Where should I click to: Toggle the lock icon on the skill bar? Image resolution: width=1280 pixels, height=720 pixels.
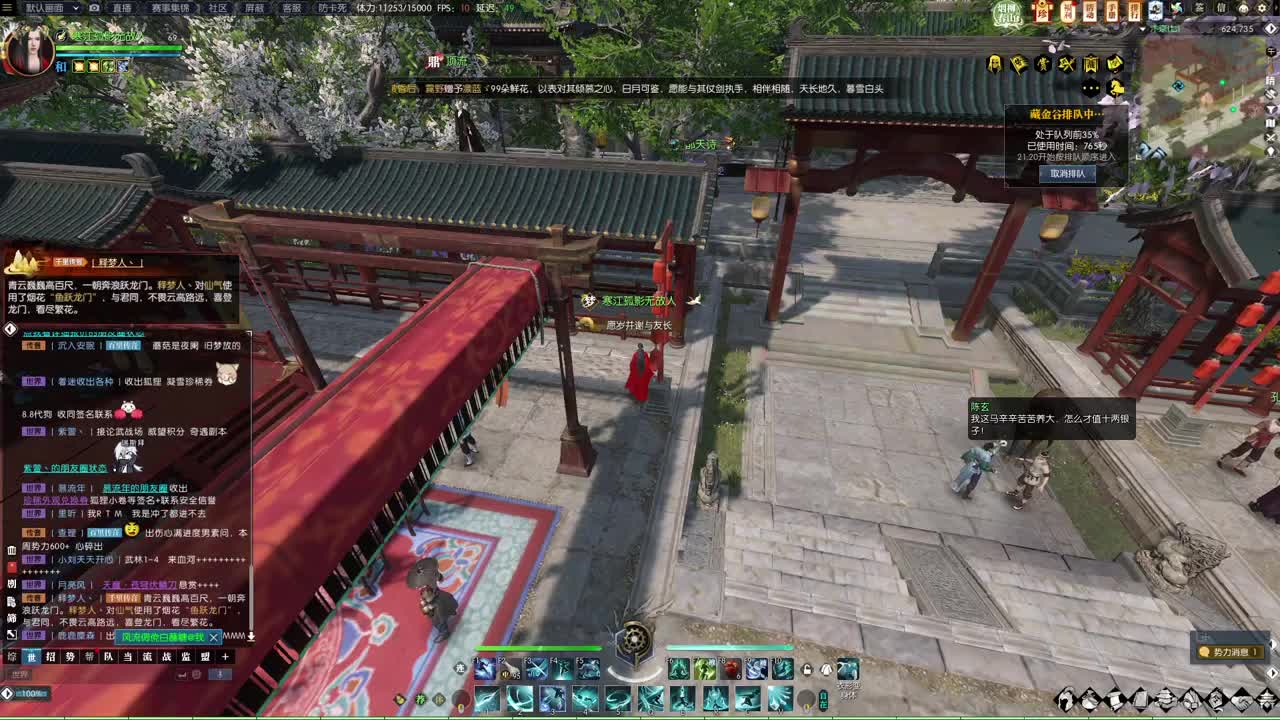806,670
